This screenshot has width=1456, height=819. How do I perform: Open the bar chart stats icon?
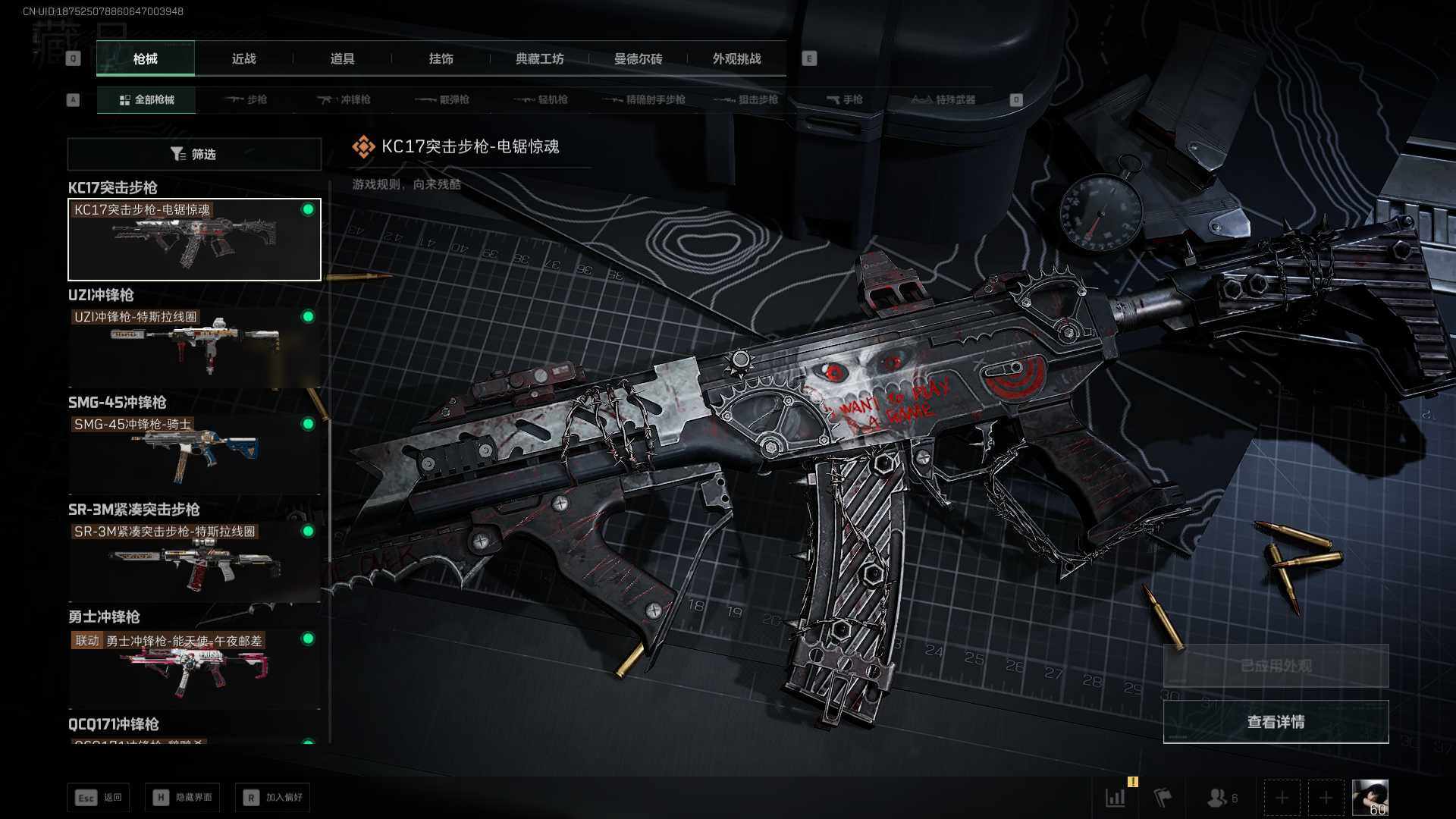(x=1116, y=798)
